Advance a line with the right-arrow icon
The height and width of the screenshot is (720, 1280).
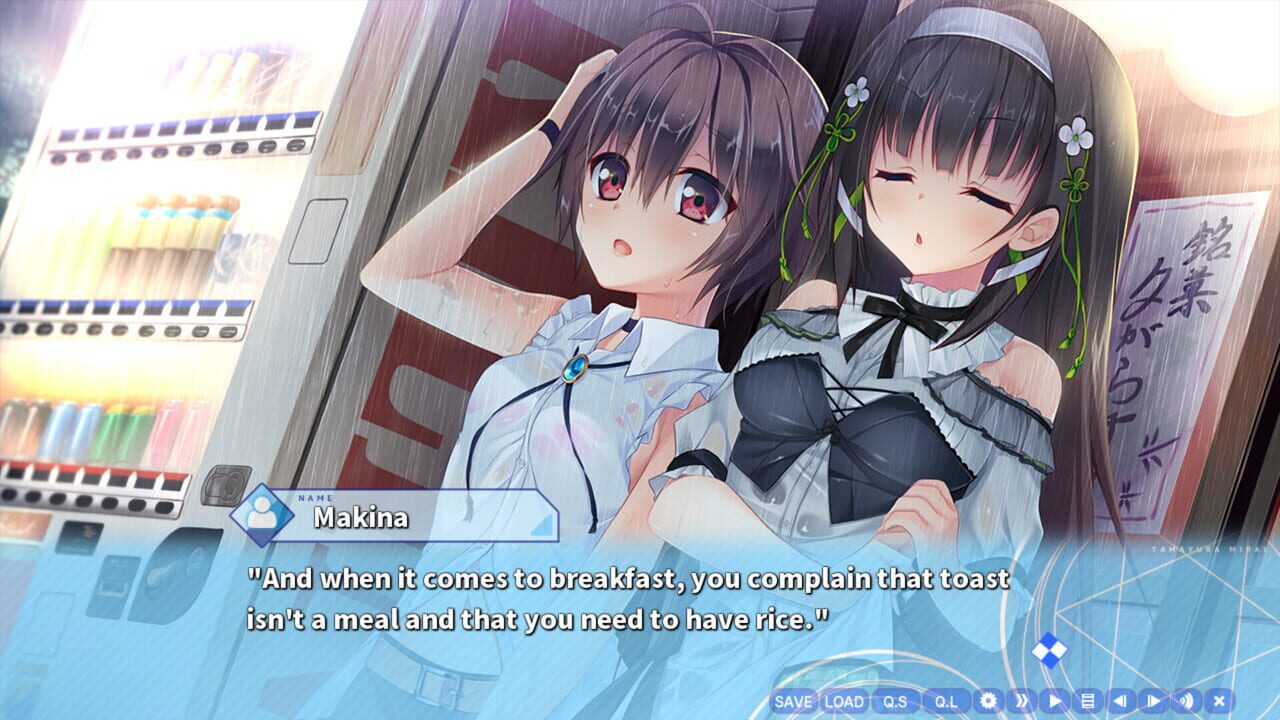click(x=1154, y=704)
